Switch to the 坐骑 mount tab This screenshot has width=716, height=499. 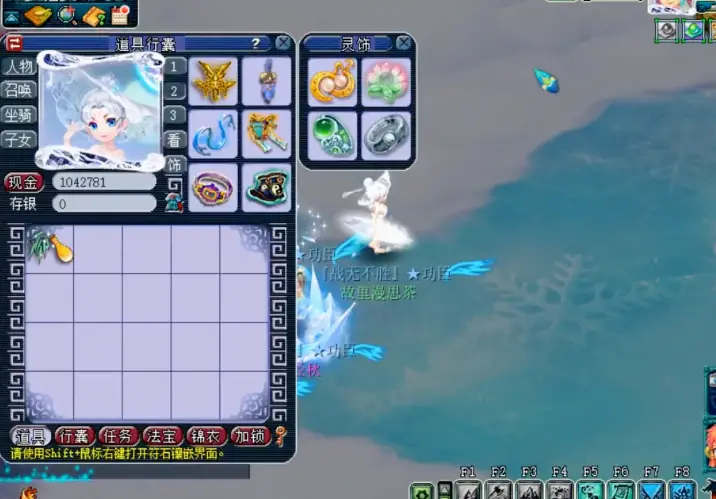coord(17,113)
